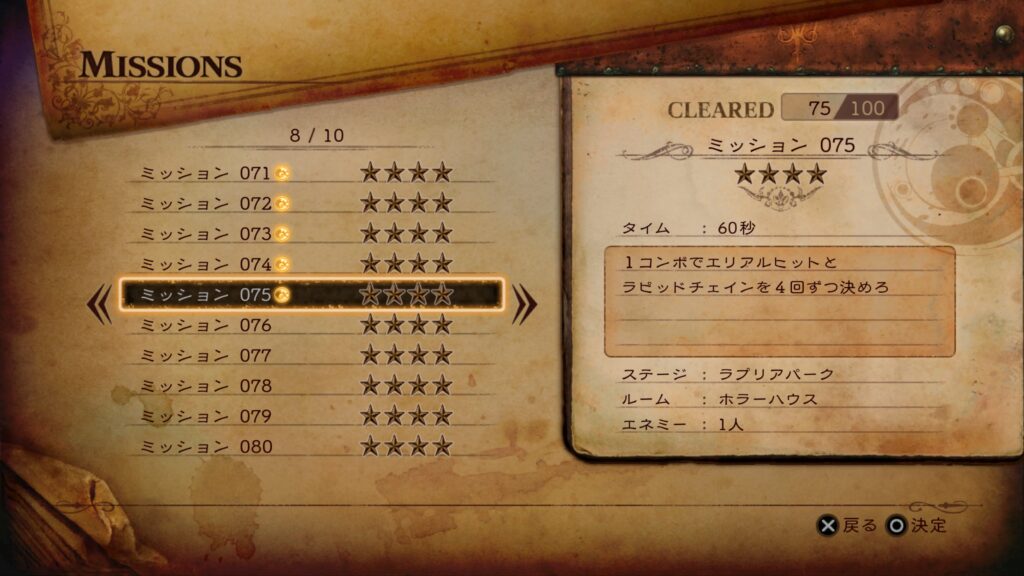Select the ミッション 077 row
Screen dimensions: 1024x576
(310, 355)
